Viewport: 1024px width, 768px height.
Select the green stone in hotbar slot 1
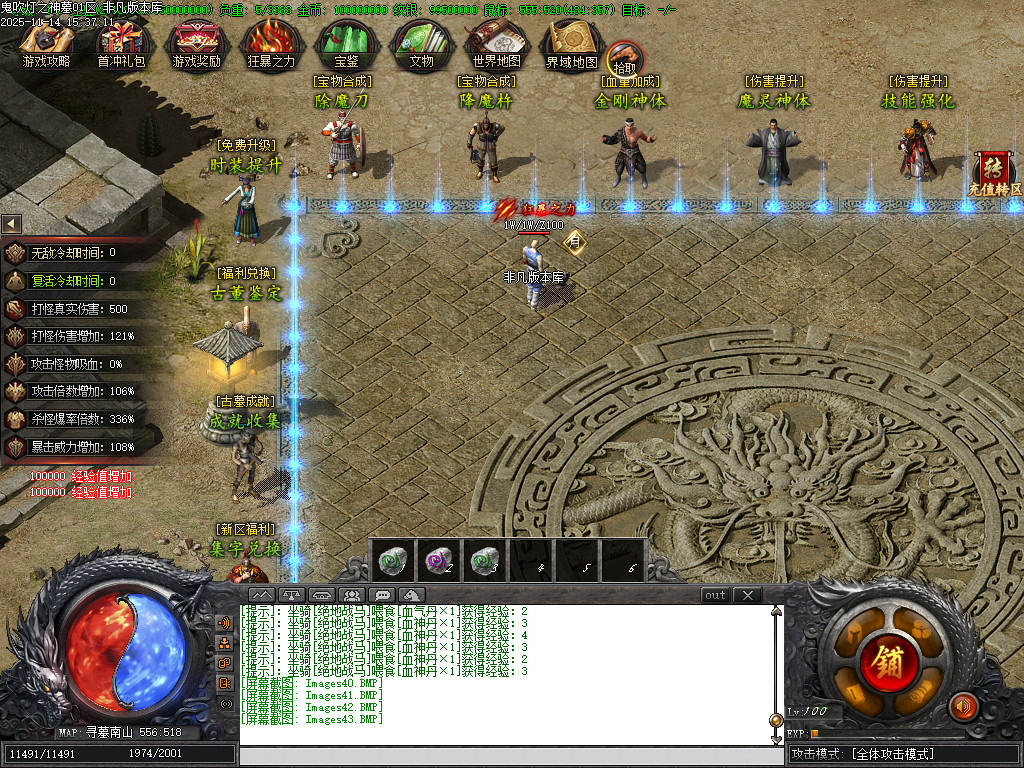coord(392,561)
